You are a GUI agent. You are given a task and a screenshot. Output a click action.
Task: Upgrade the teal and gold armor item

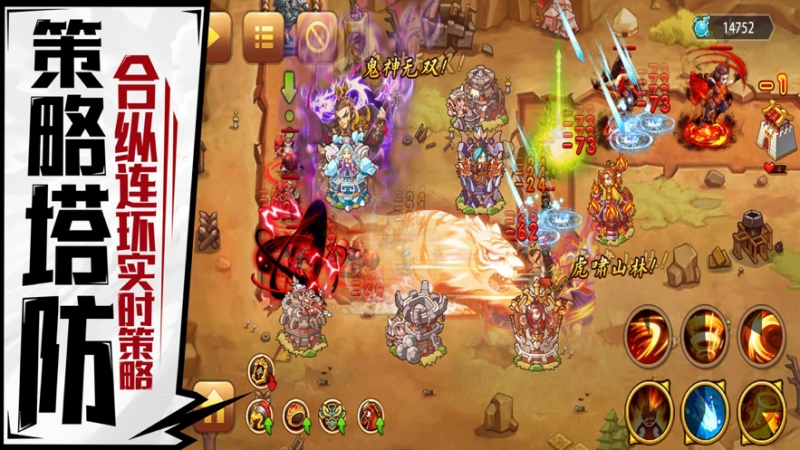click(x=333, y=413)
